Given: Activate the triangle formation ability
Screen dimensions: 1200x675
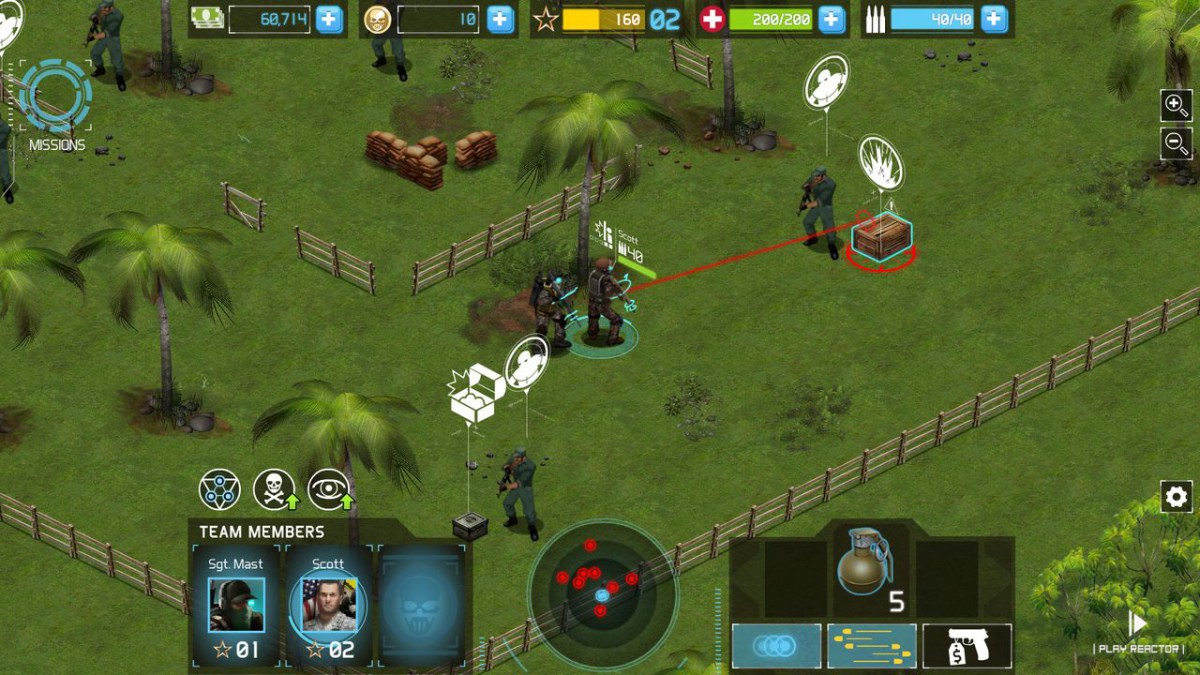Looking at the screenshot, I should point(219,489).
